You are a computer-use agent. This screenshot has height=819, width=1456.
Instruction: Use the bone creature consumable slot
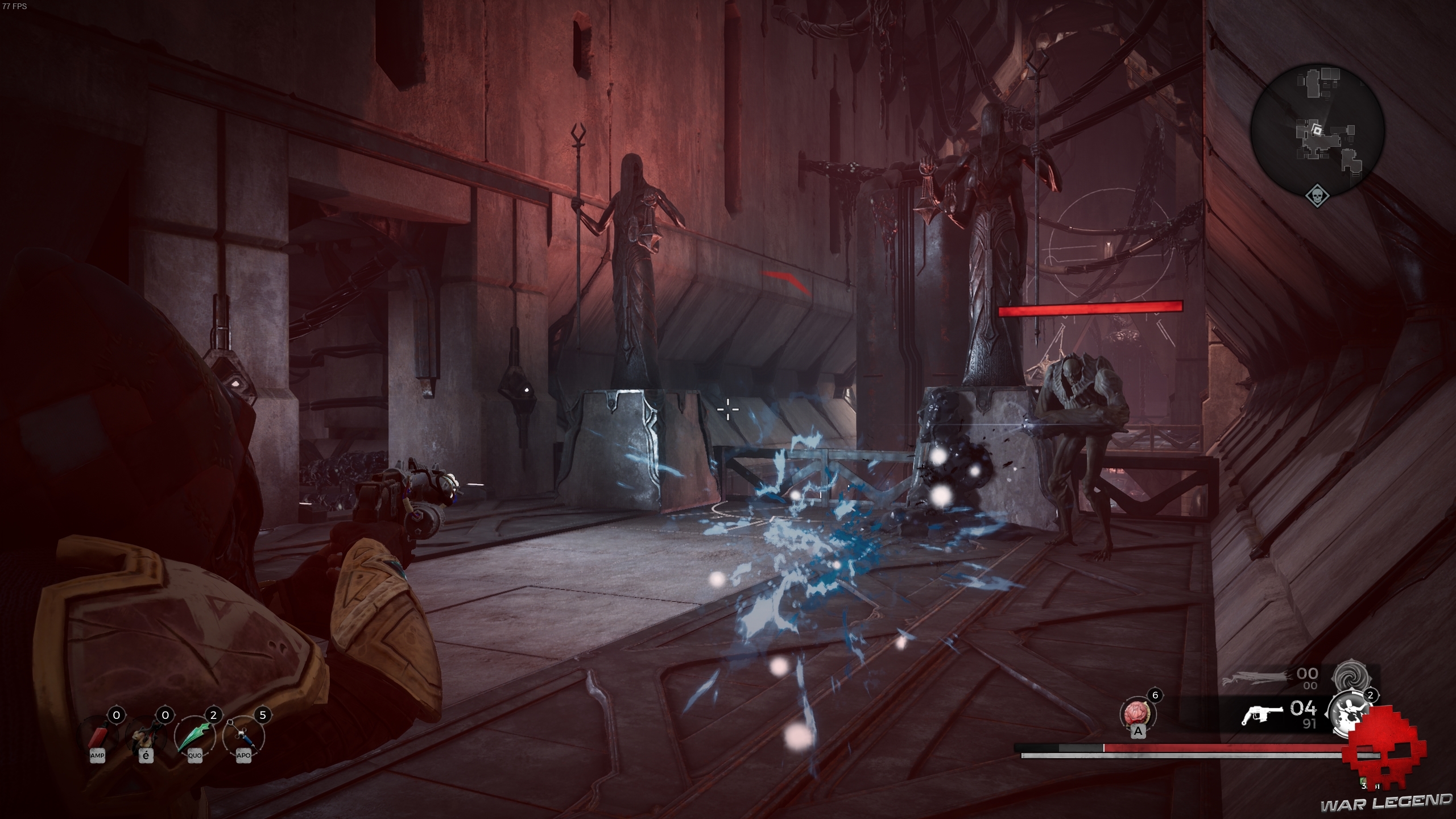(x=146, y=736)
